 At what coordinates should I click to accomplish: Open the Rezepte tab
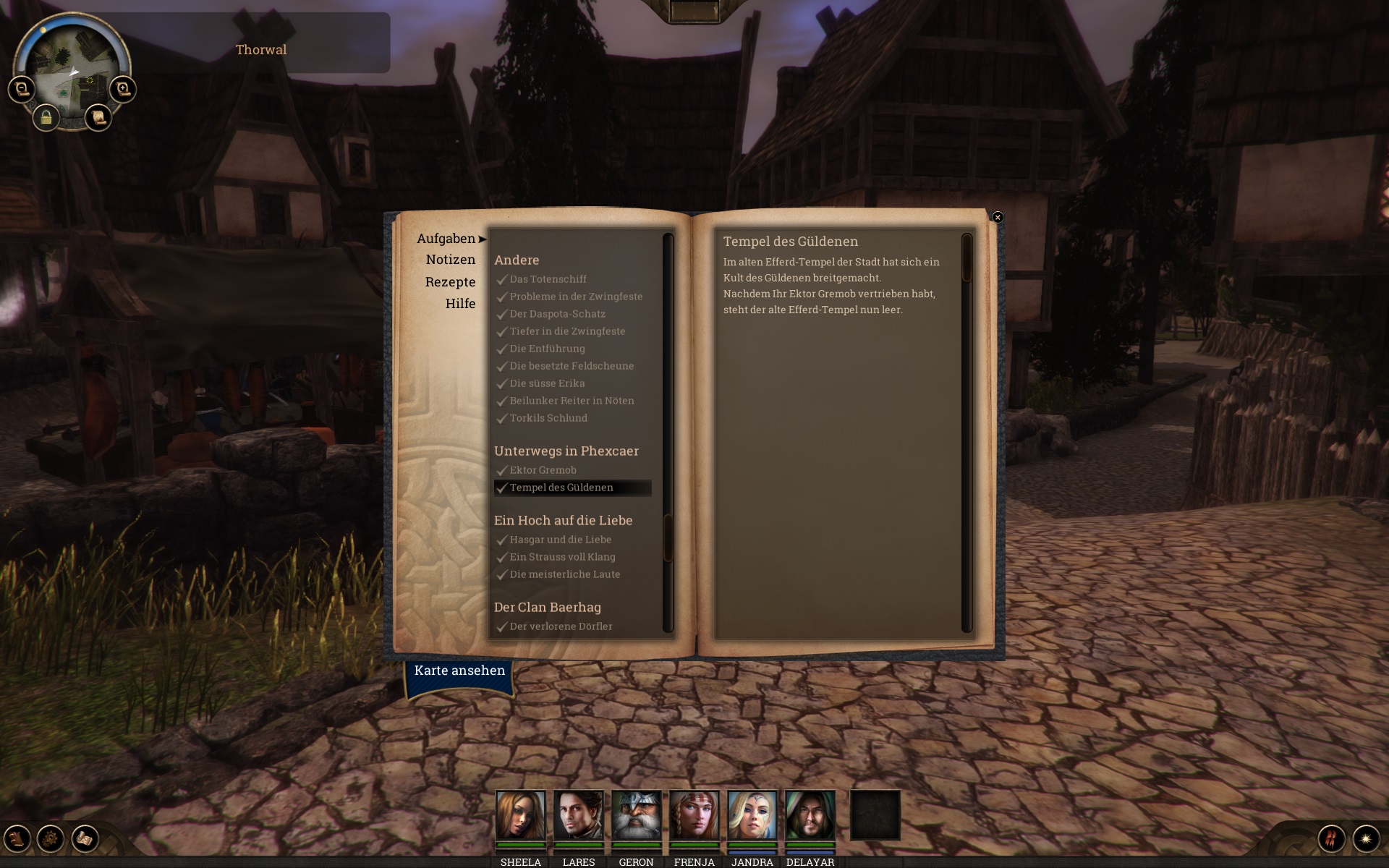point(450,282)
